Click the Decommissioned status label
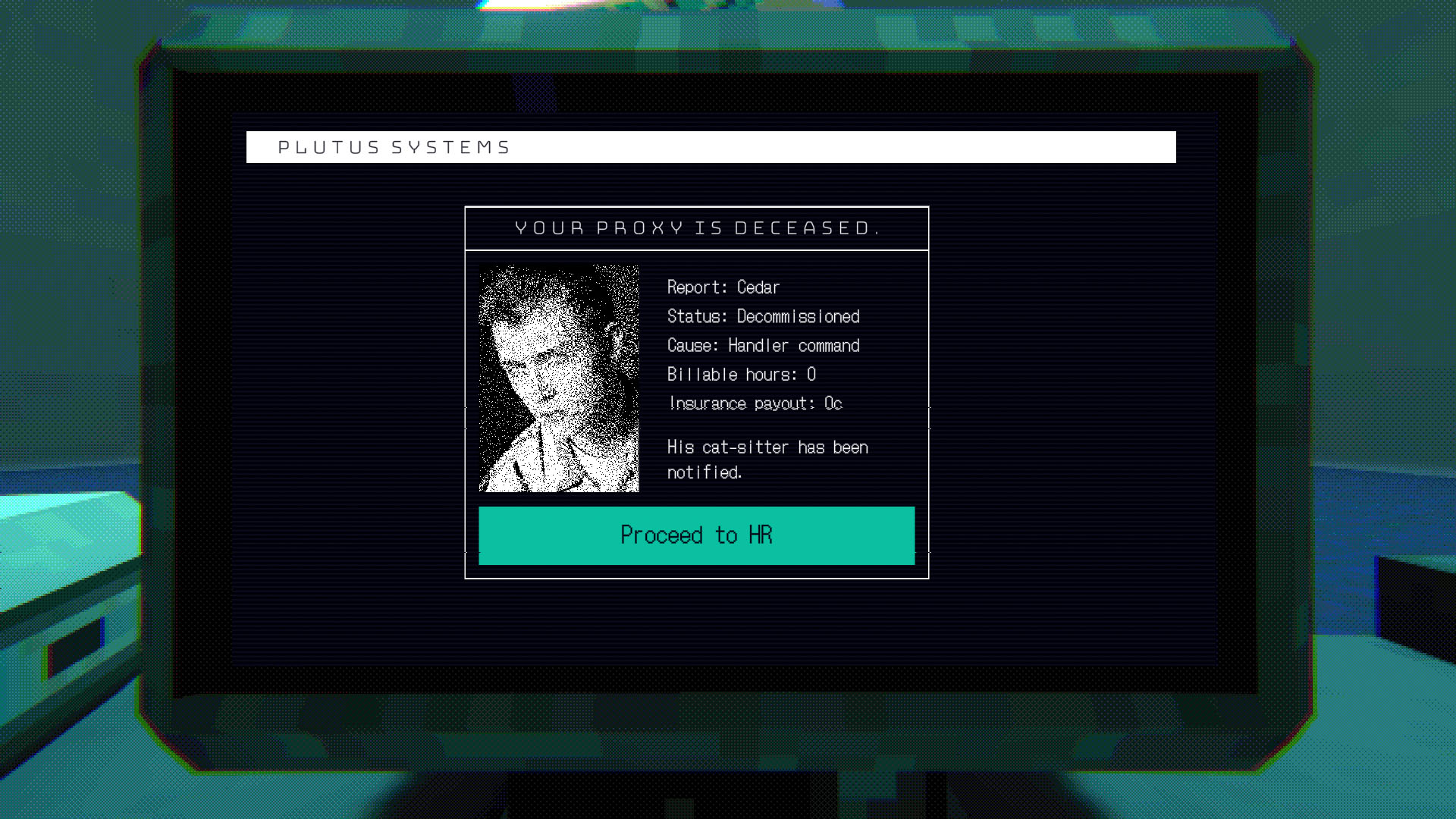The image size is (1456, 819). tap(799, 316)
